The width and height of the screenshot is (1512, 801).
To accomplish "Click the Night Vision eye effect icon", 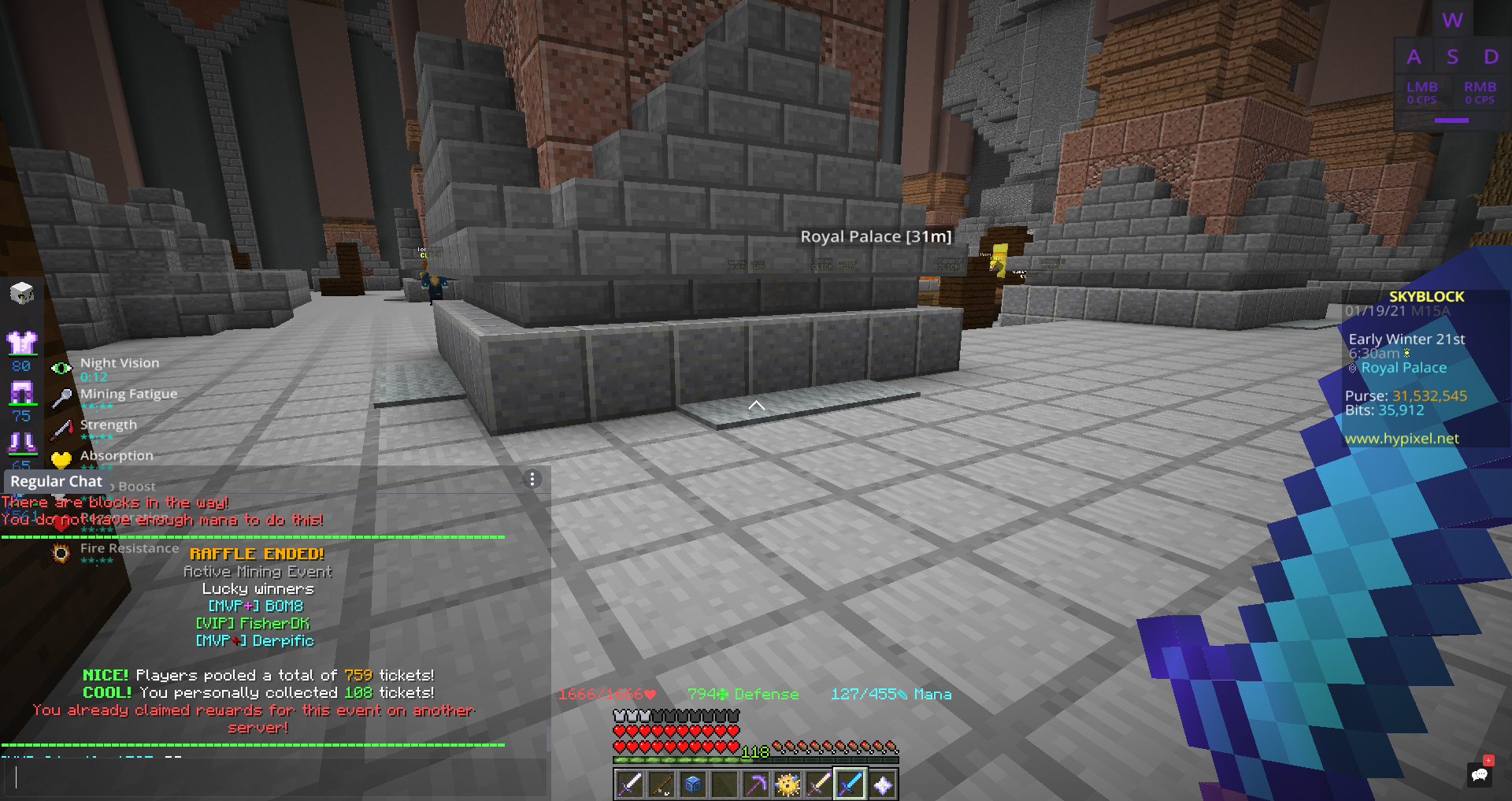I will pyautogui.click(x=62, y=366).
